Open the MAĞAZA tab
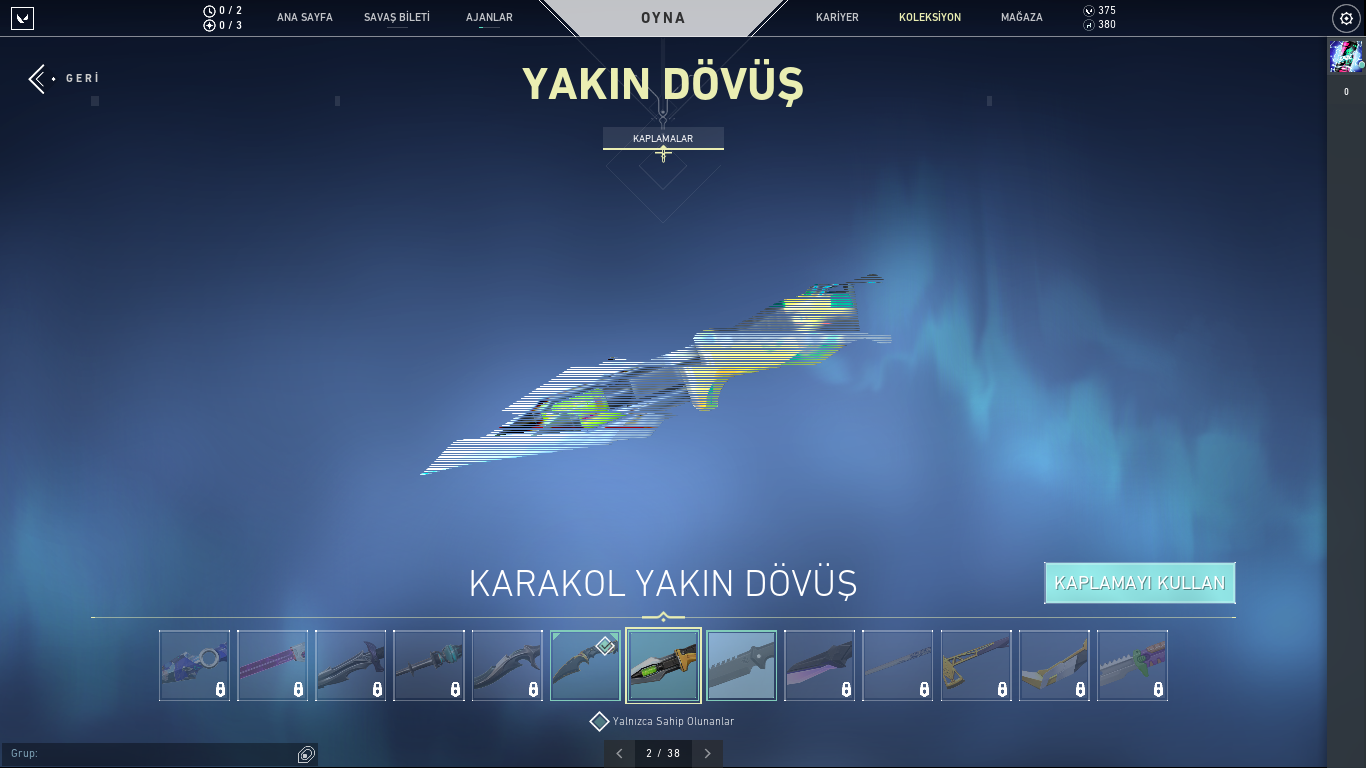1366x768 pixels. pyautogui.click(x=1020, y=17)
